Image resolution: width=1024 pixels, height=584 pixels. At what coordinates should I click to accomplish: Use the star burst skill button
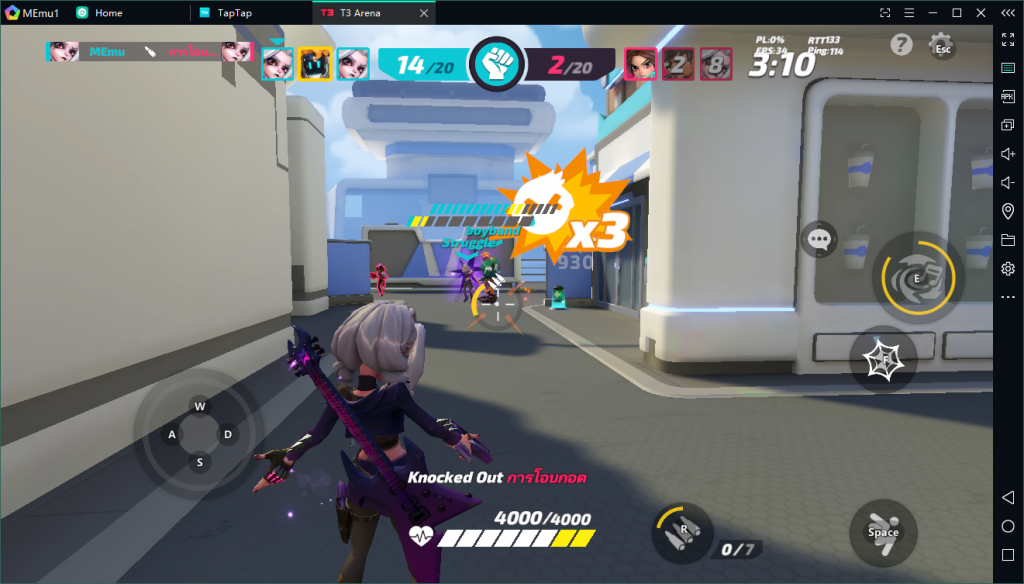pyautogui.click(x=883, y=360)
